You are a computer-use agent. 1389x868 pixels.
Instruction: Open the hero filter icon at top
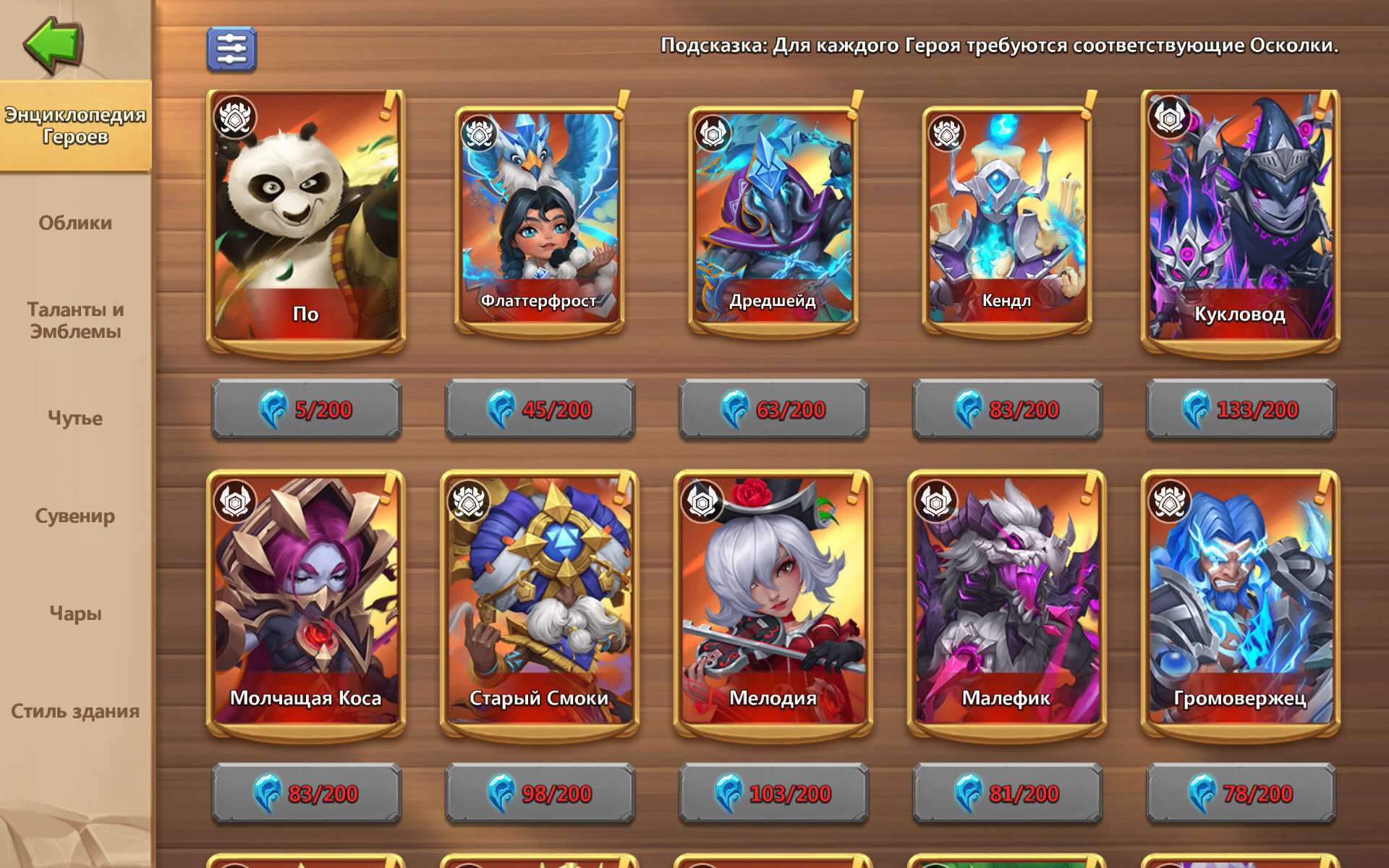tap(230, 49)
